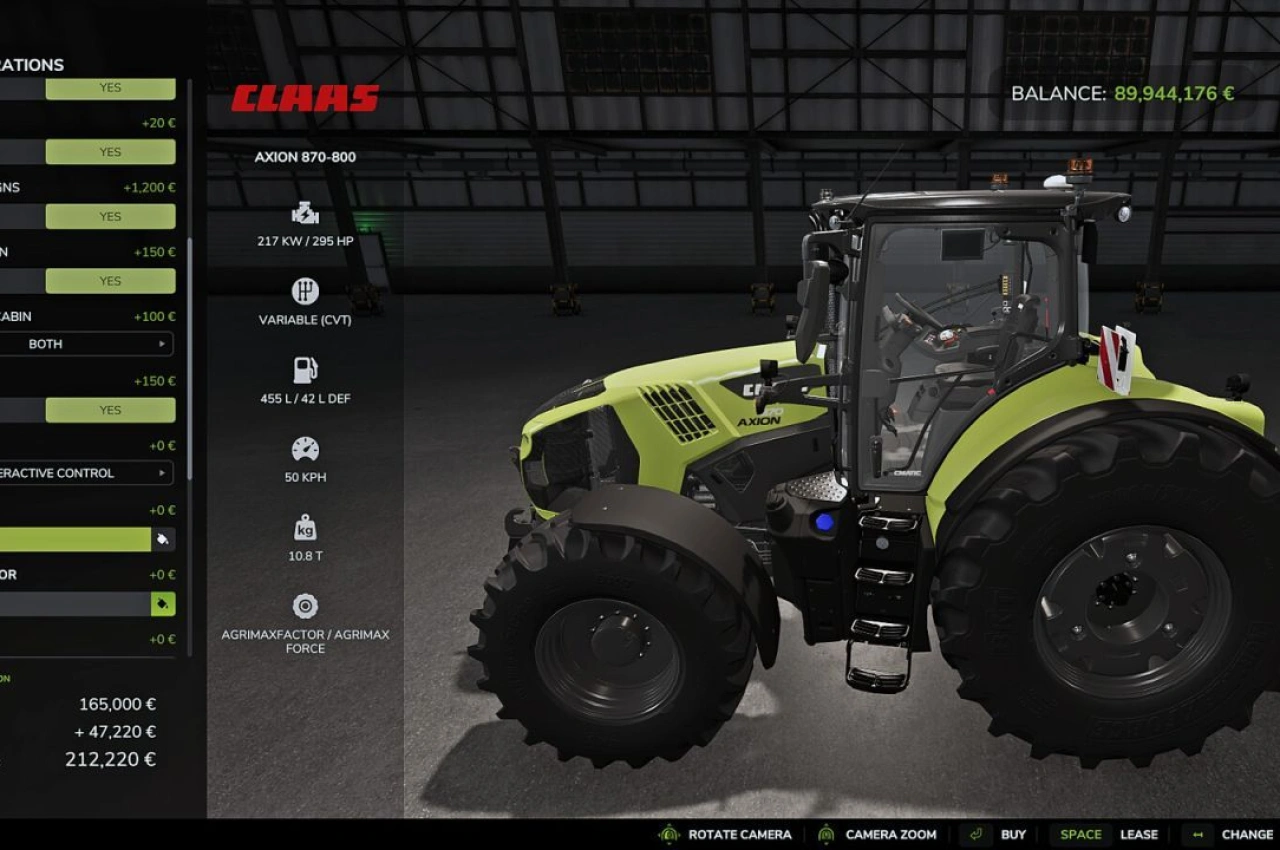Click the CLAAS brand logo
Viewport: 1280px width, 850px height.
tap(303, 98)
